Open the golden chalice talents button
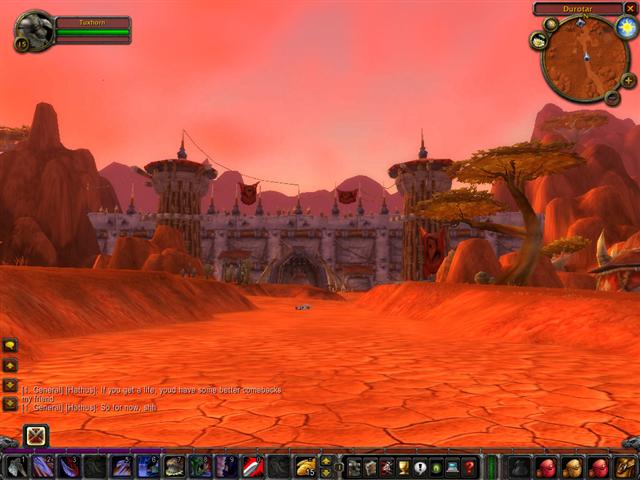 pyautogui.click(x=403, y=467)
